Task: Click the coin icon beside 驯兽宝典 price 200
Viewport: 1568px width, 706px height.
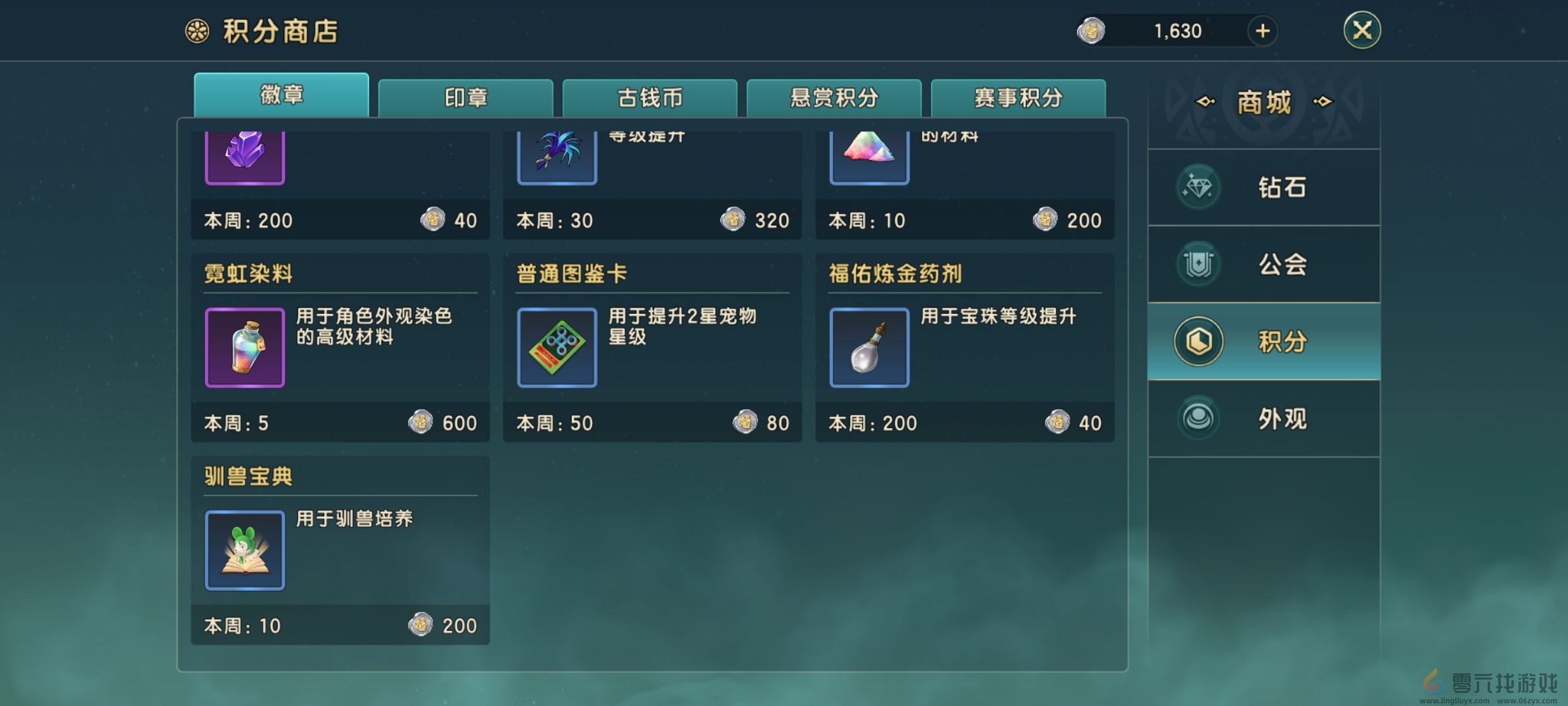Action: pos(421,626)
